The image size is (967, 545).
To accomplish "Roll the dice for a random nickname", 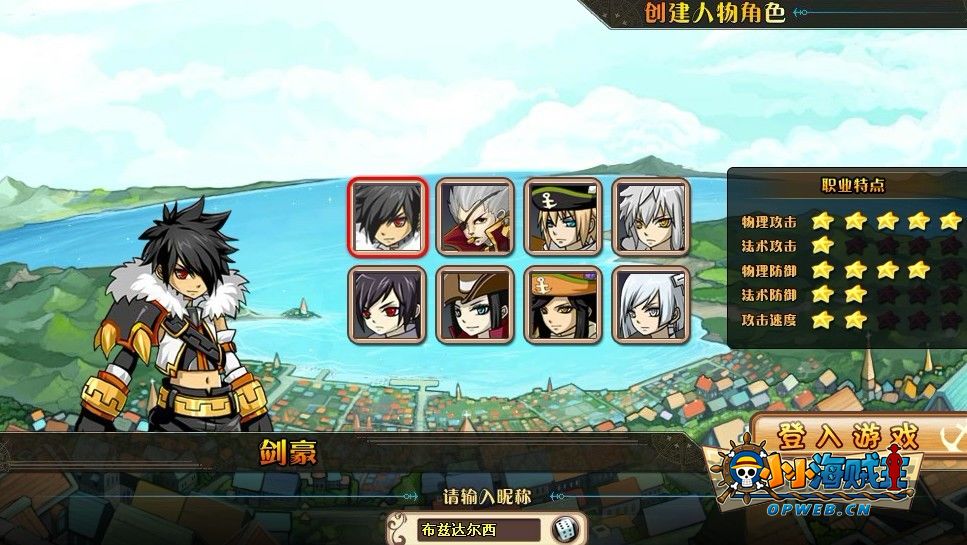I will 565,529.
